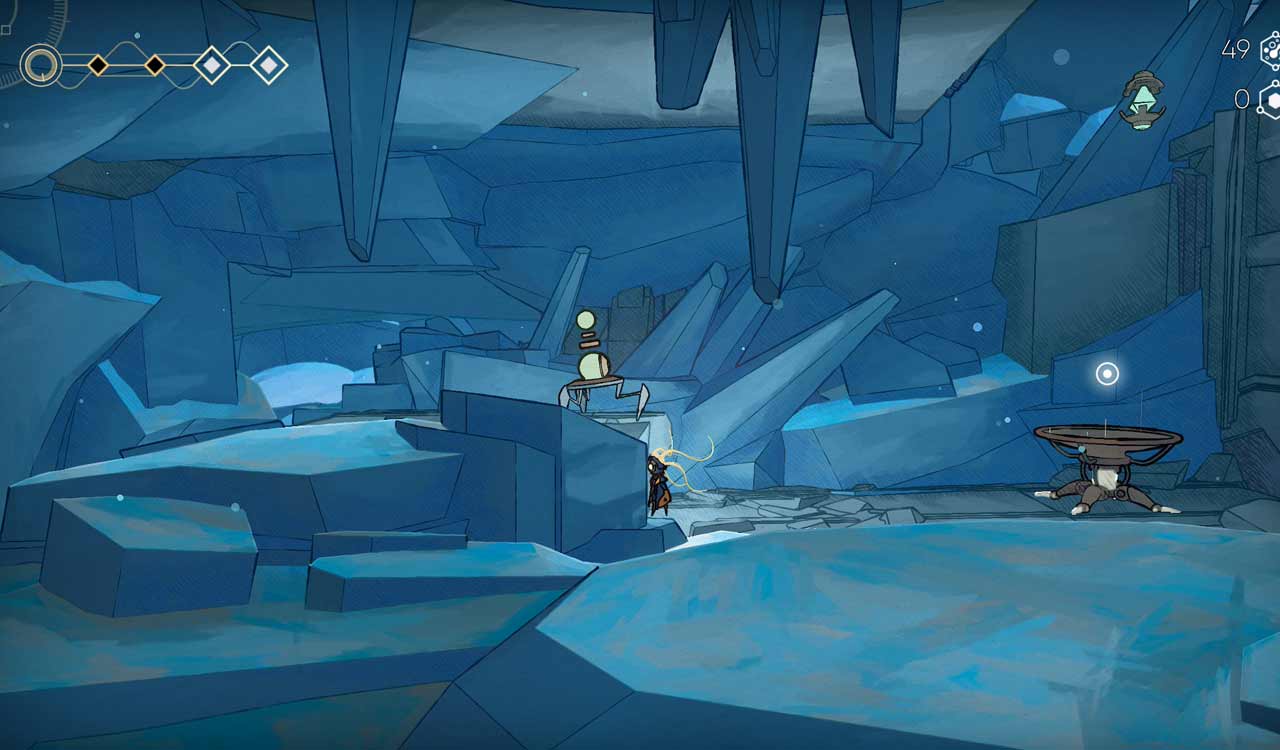Toggle the first black diamond node on the track

click(x=98, y=63)
